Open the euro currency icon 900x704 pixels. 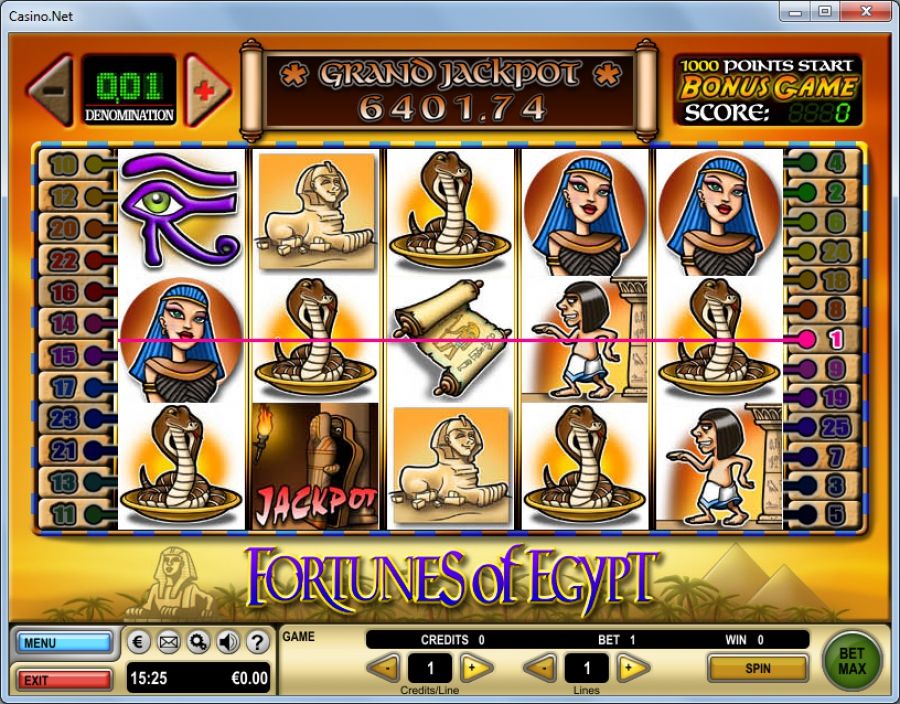tap(141, 641)
